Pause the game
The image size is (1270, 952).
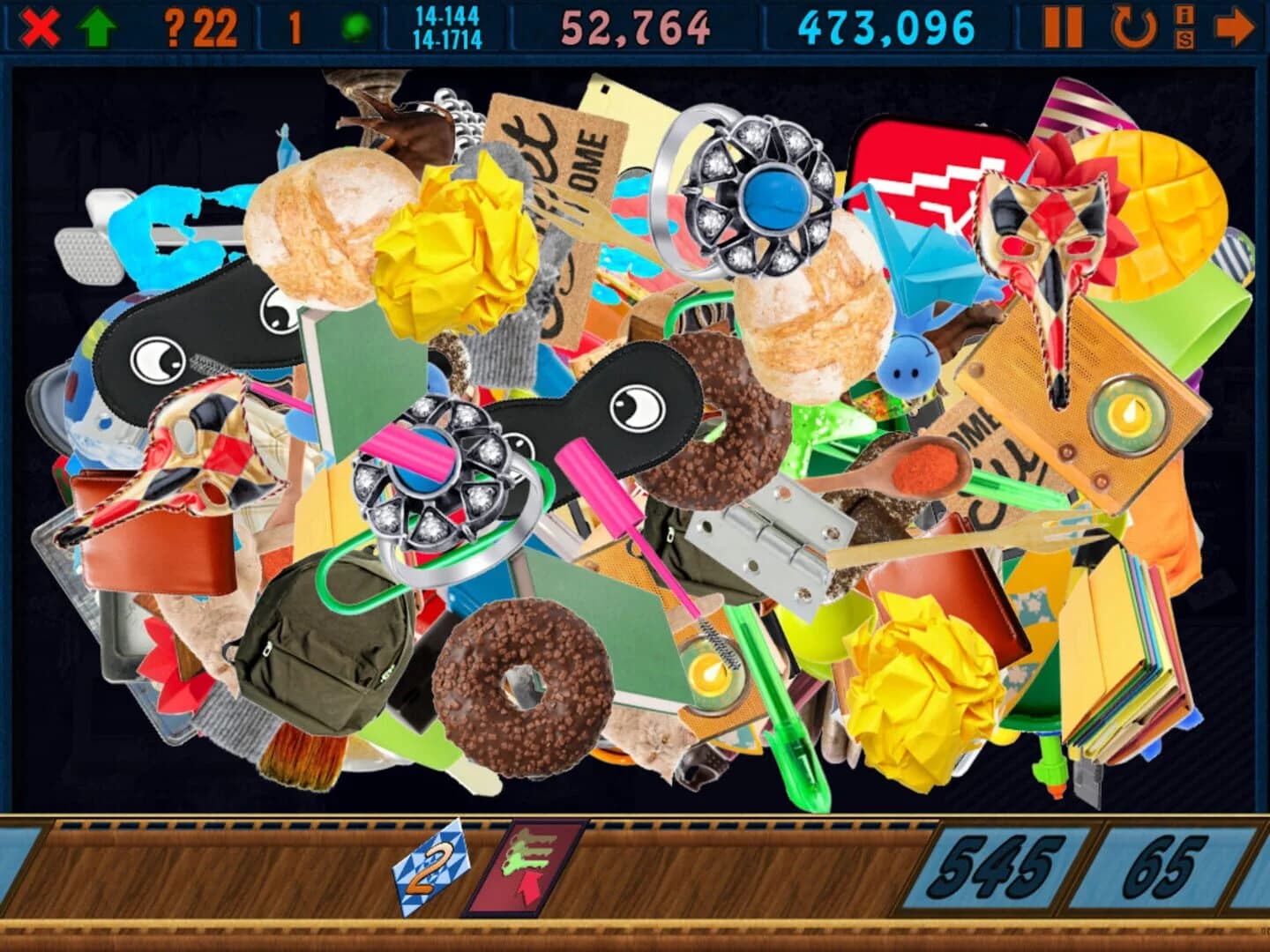1065,25
